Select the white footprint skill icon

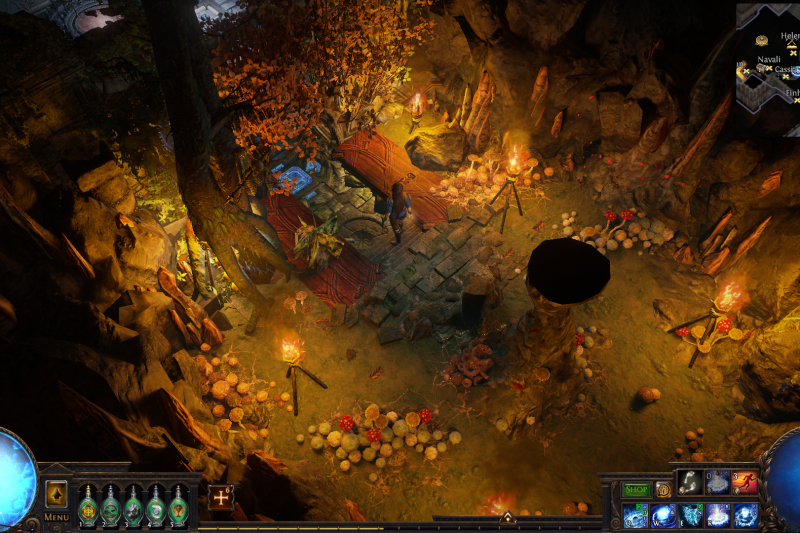click(x=690, y=482)
